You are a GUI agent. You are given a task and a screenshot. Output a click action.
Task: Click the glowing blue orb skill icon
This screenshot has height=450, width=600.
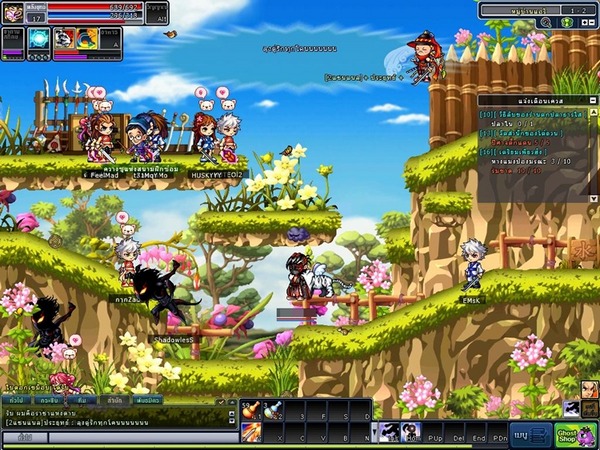[x=39, y=38]
